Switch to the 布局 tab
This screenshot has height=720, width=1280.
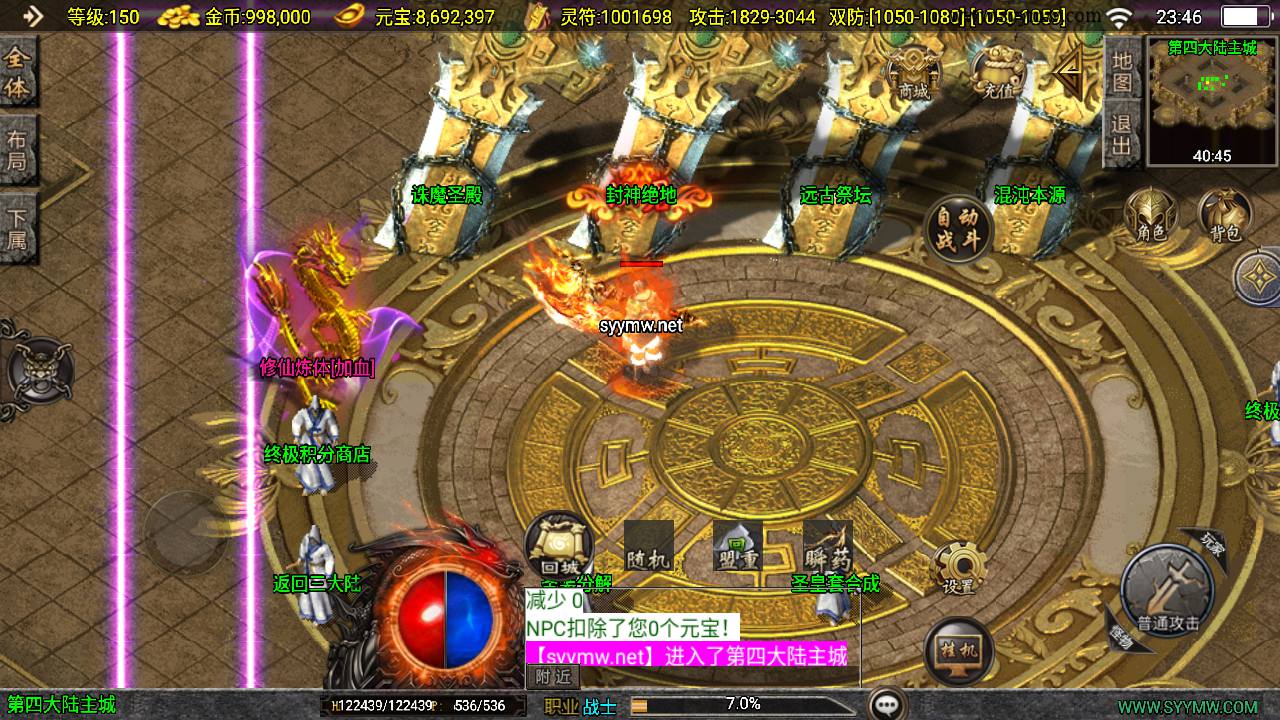(x=18, y=150)
